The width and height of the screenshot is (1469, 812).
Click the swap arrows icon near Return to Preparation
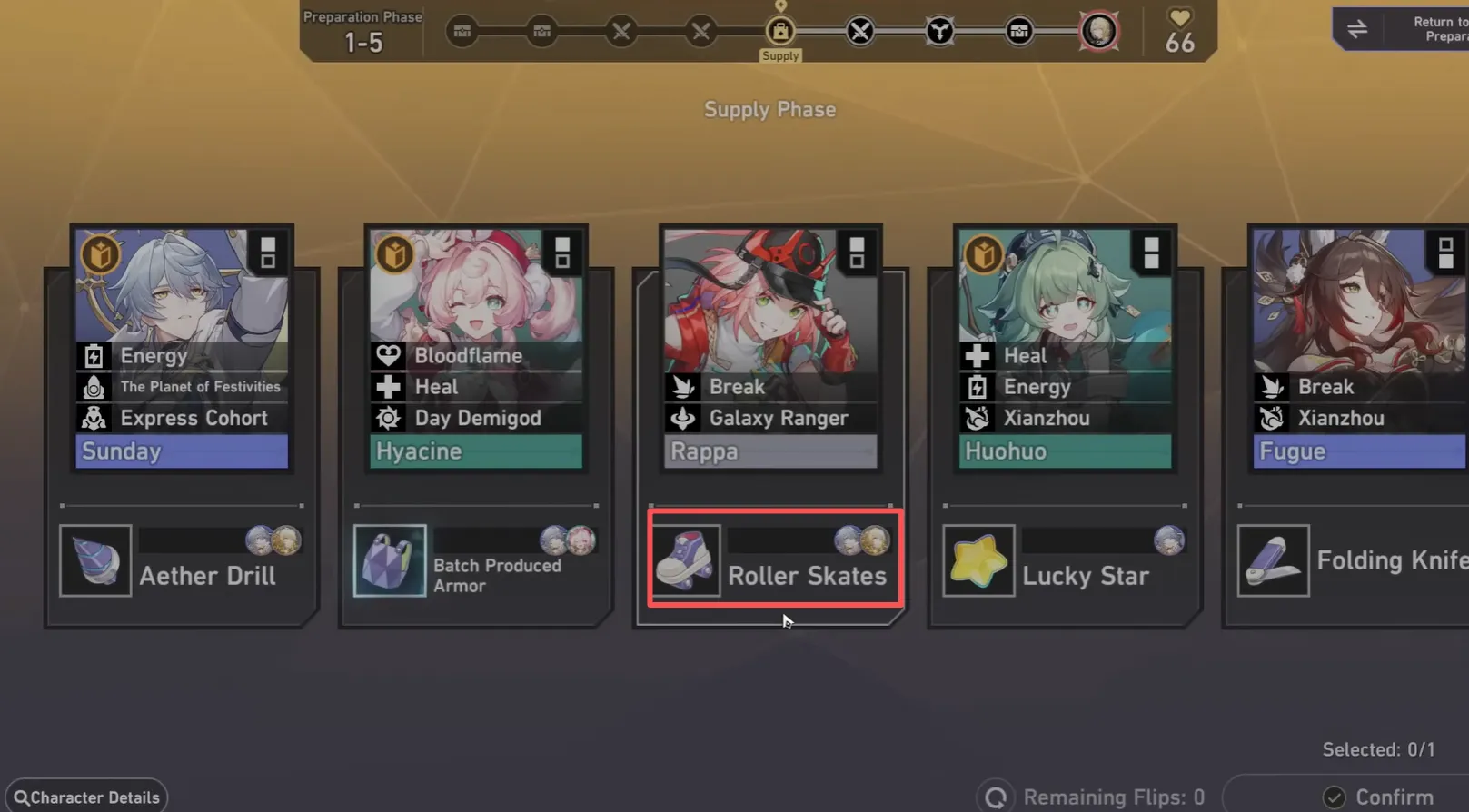tap(1357, 28)
